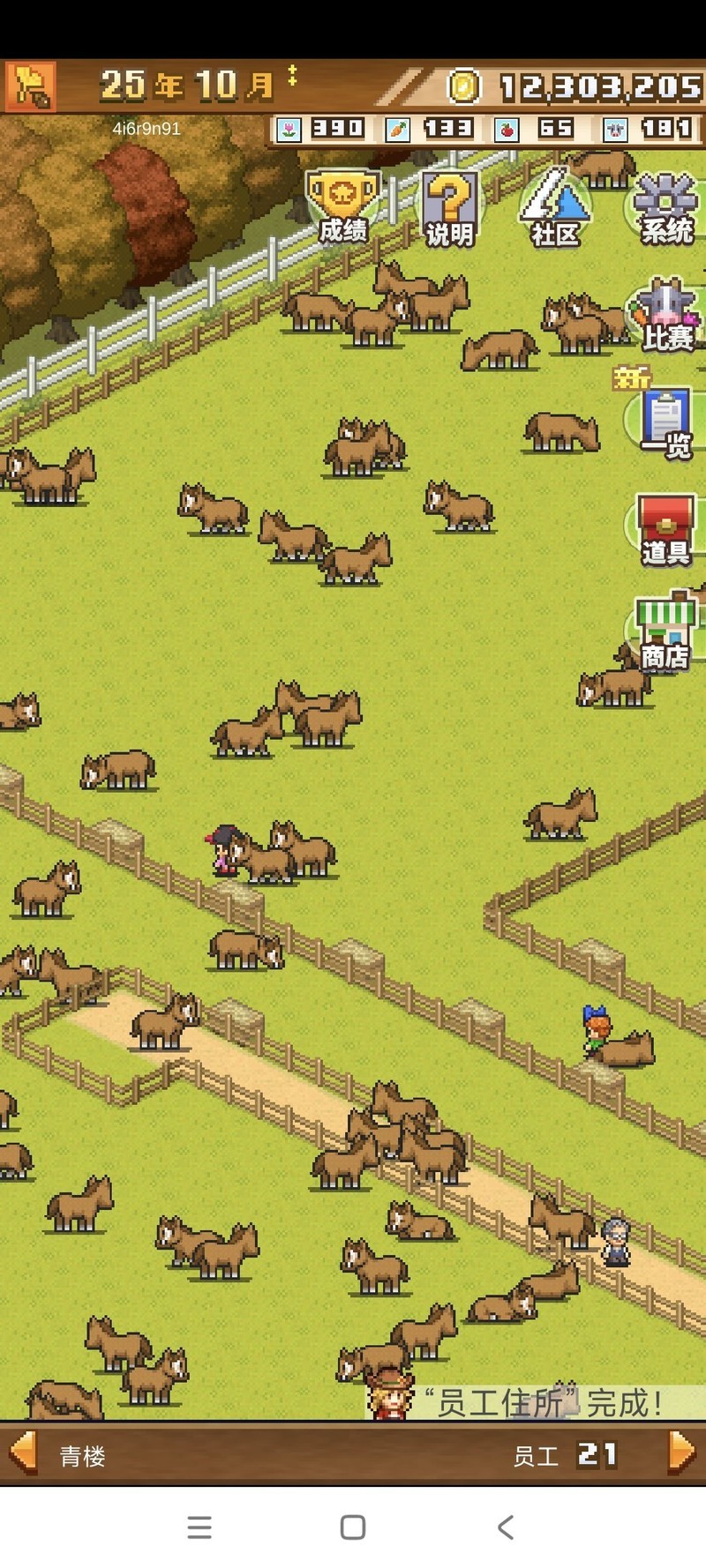Open the Android recent apps menu
The image size is (706, 1568).
[199, 1527]
